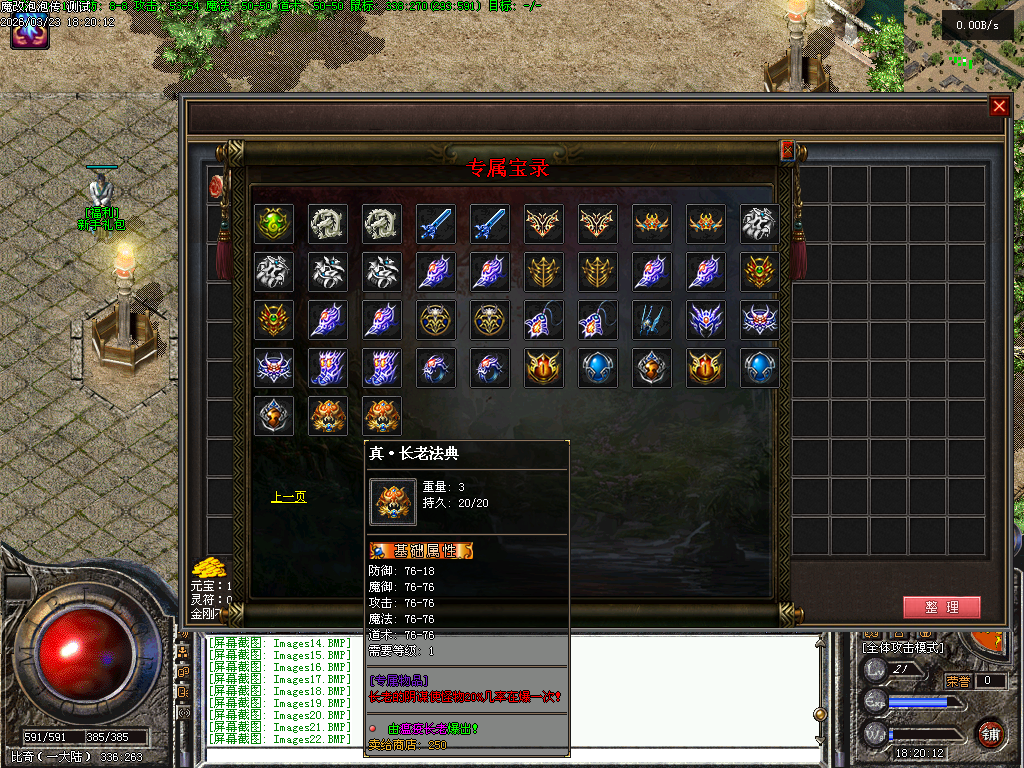Go to previous page via 上一页
This screenshot has height=768, width=1024.
tap(288, 496)
